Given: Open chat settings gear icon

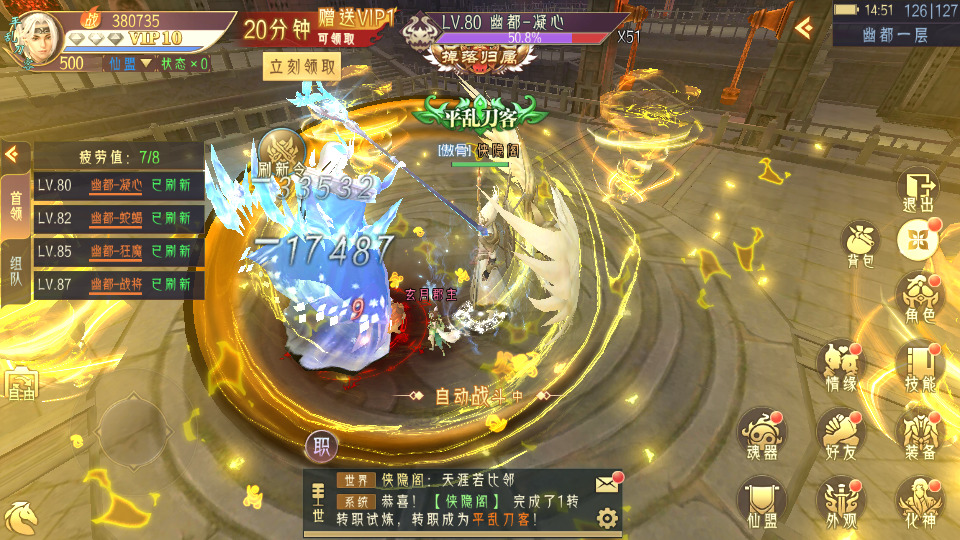Looking at the screenshot, I should (606, 517).
